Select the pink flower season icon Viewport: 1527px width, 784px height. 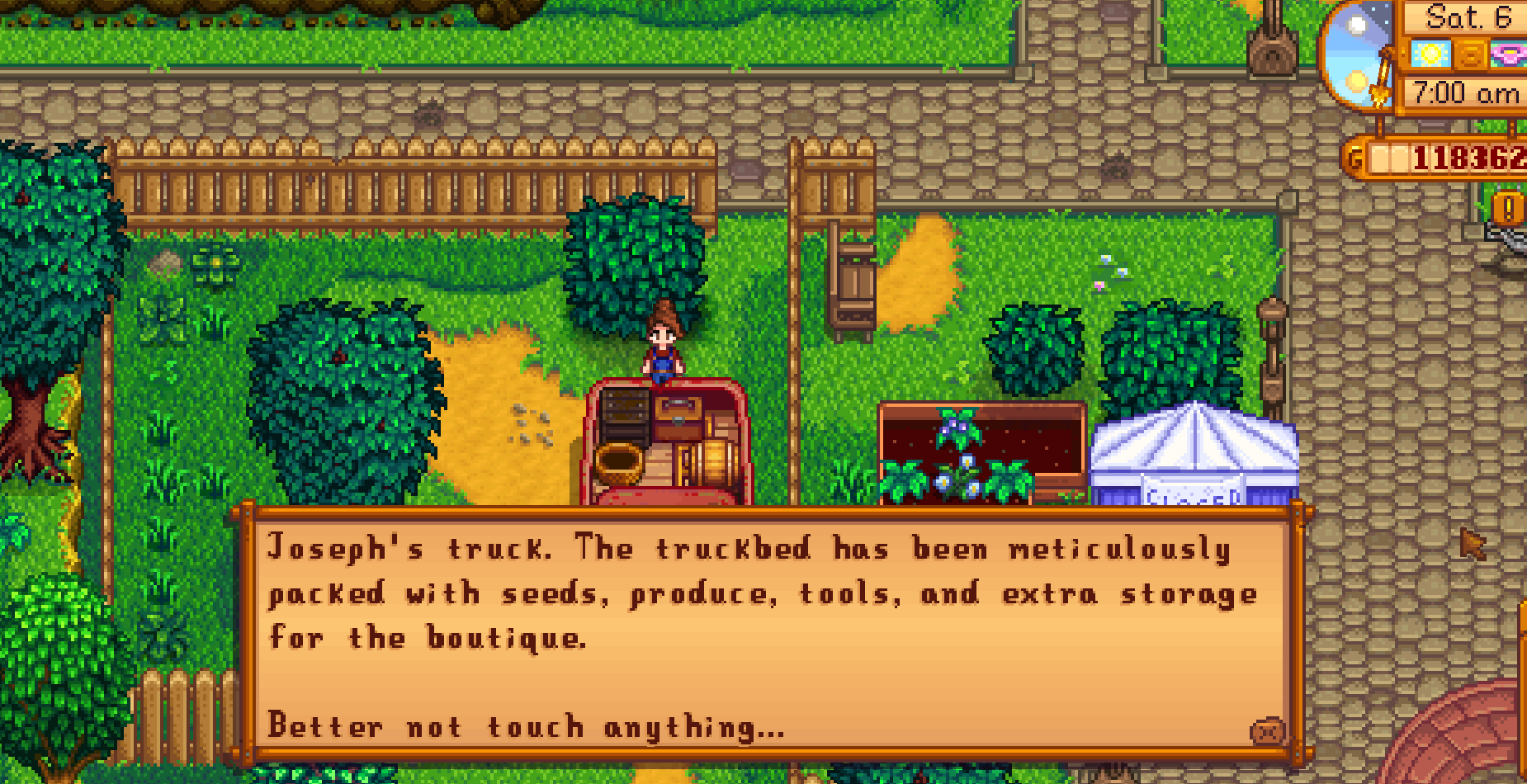click(x=1509, y=54)
